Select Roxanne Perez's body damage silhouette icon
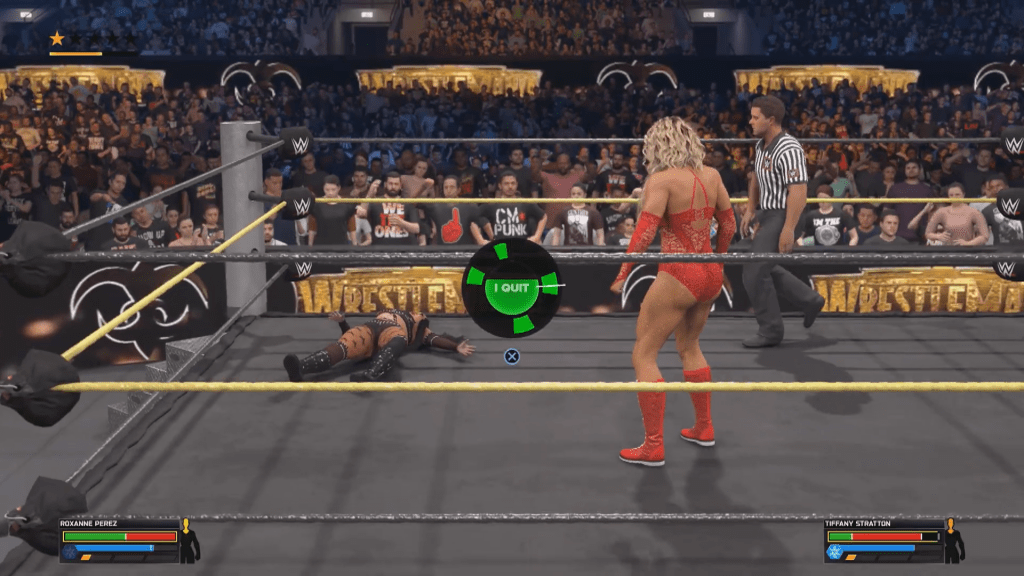 click(188, 541)
